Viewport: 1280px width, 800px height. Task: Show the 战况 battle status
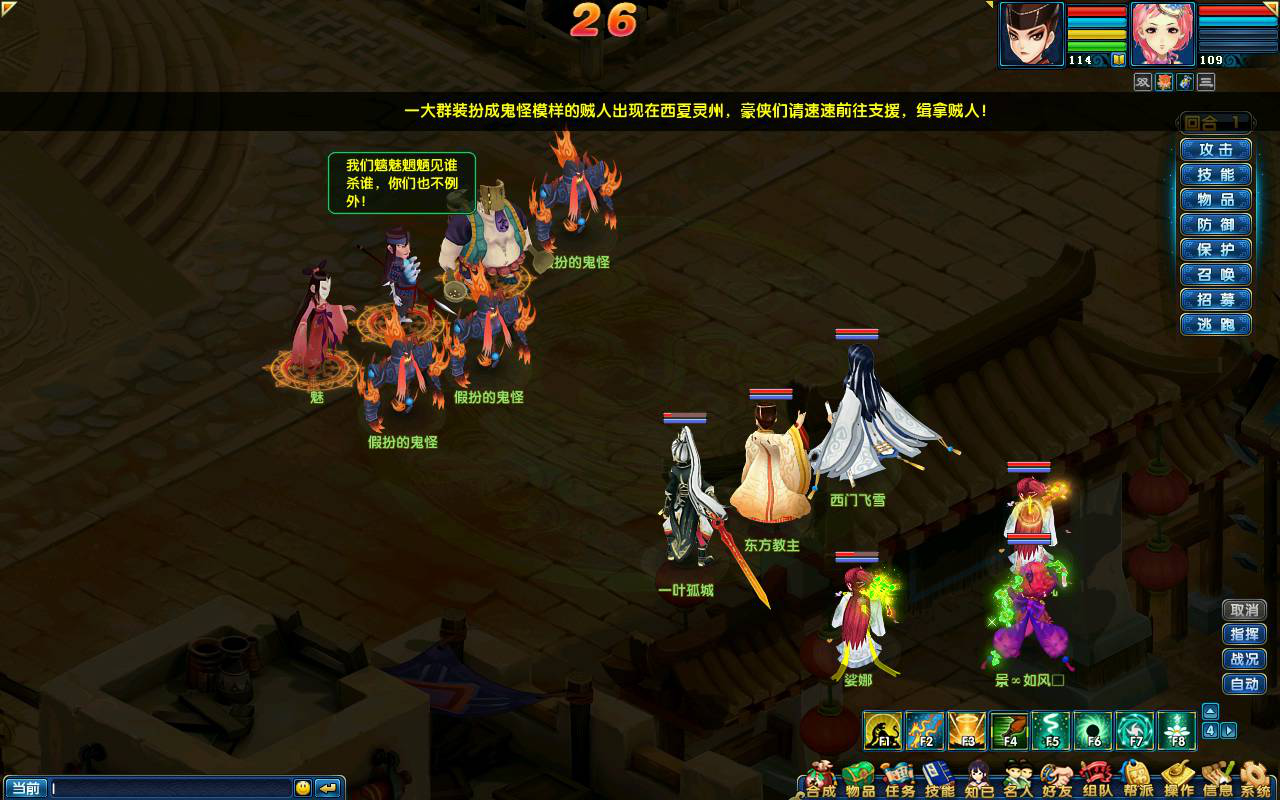click(1244, 660)
